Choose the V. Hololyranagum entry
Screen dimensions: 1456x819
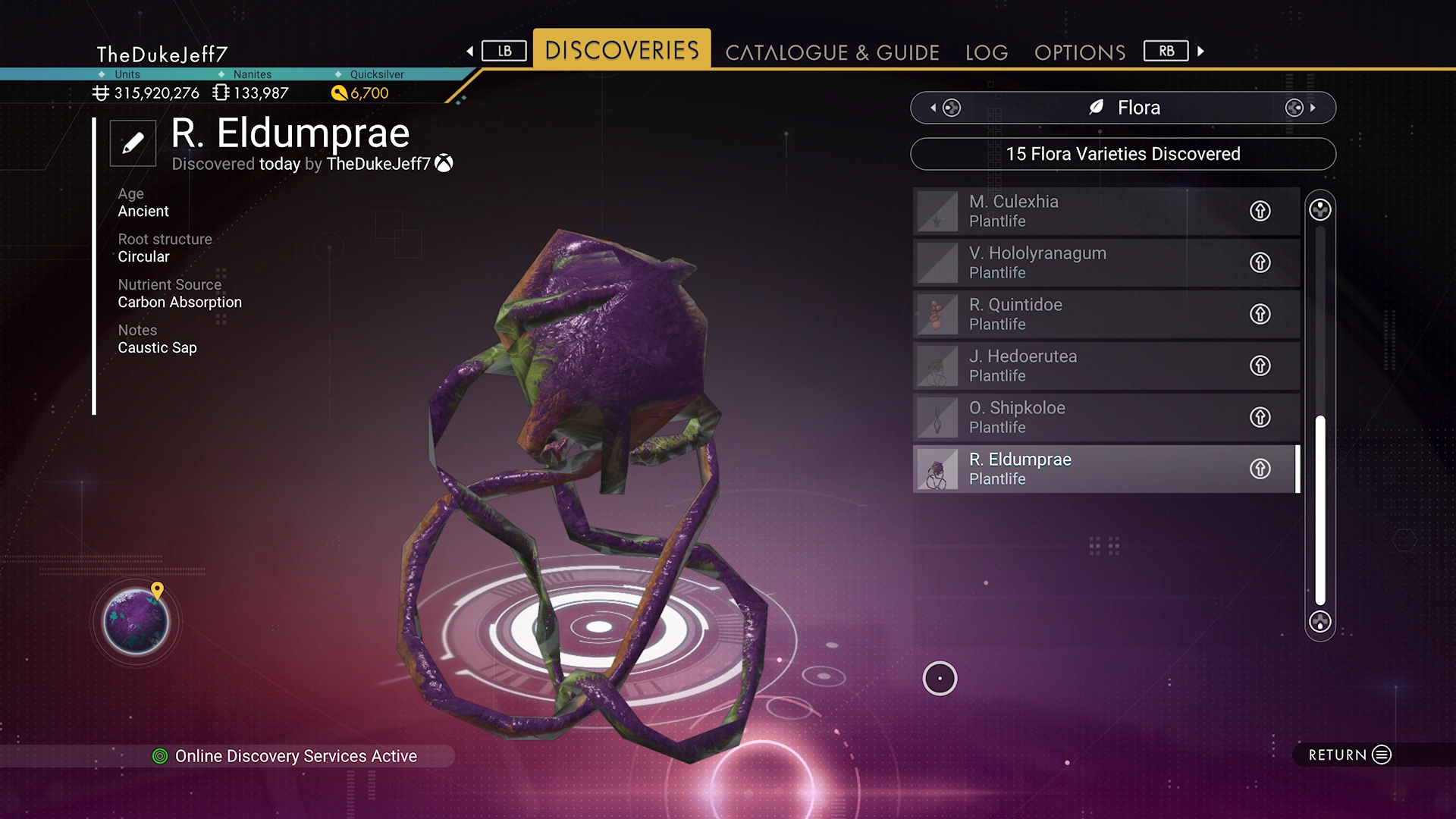[x=1077, y=262]
